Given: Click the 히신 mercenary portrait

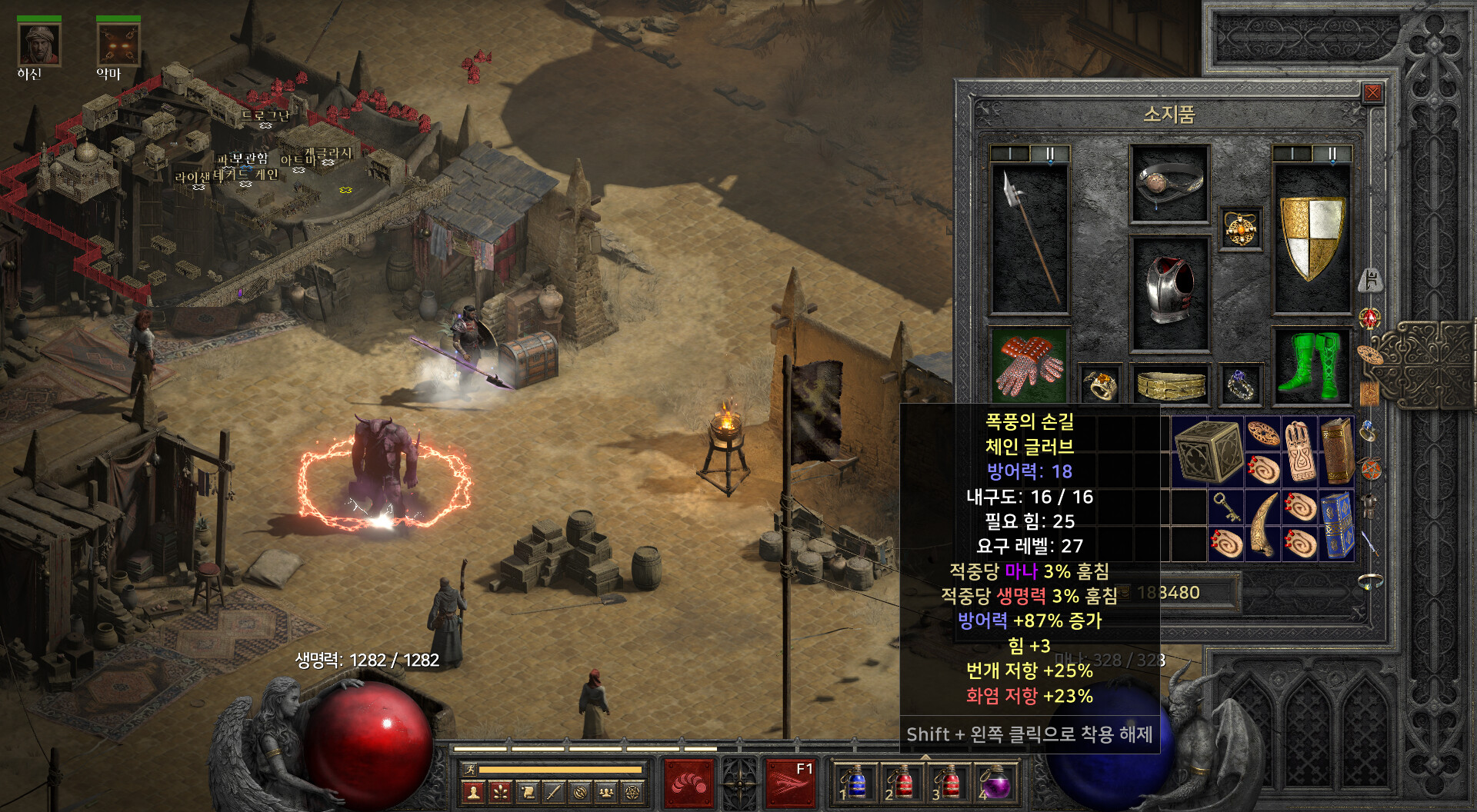Looking at the screenshot, I should [38, 45].
